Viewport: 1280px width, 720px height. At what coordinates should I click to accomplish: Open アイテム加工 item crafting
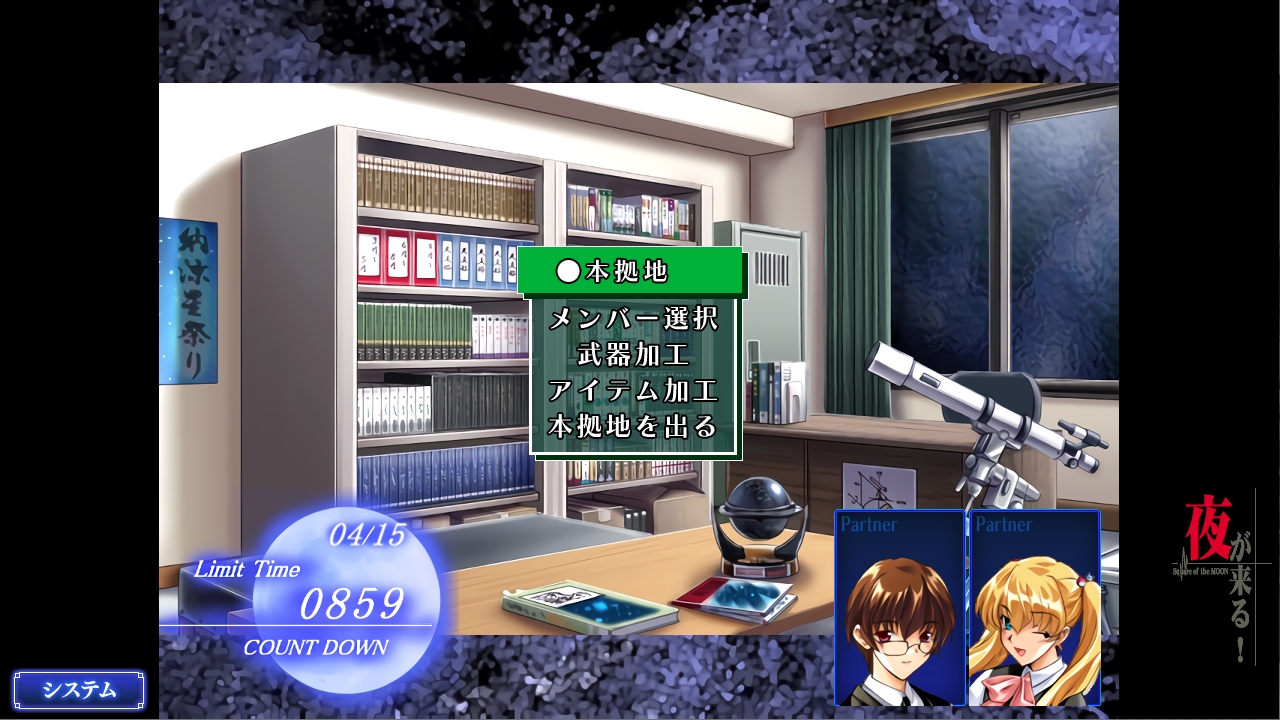point(633,391)
